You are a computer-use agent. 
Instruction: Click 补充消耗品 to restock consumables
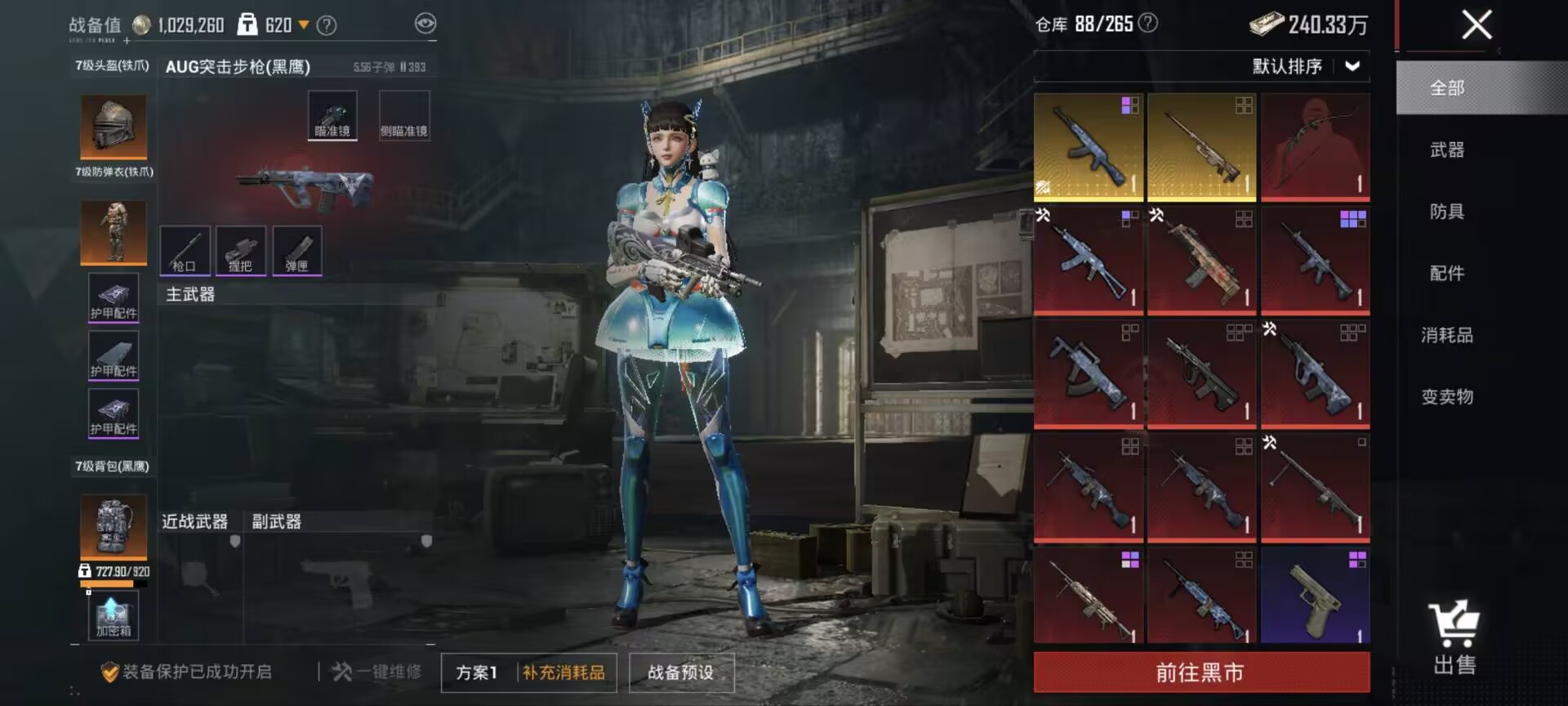point(563,672)
